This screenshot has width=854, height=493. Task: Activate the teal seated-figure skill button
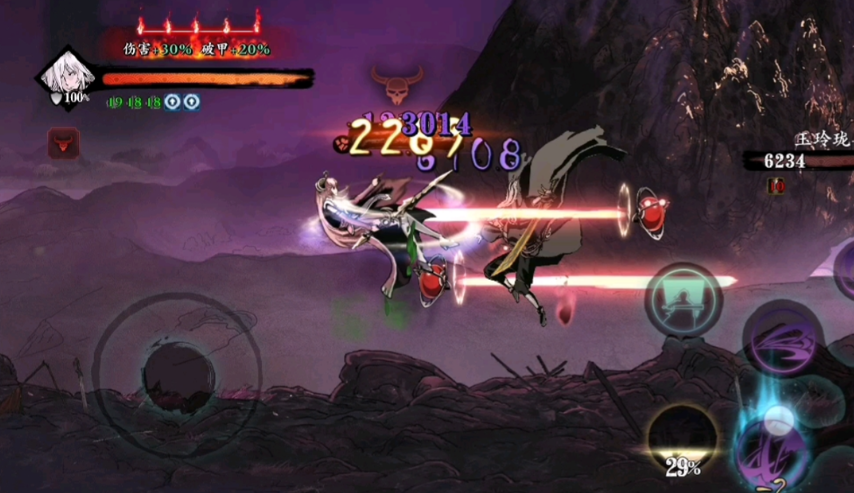click(684, 299)
